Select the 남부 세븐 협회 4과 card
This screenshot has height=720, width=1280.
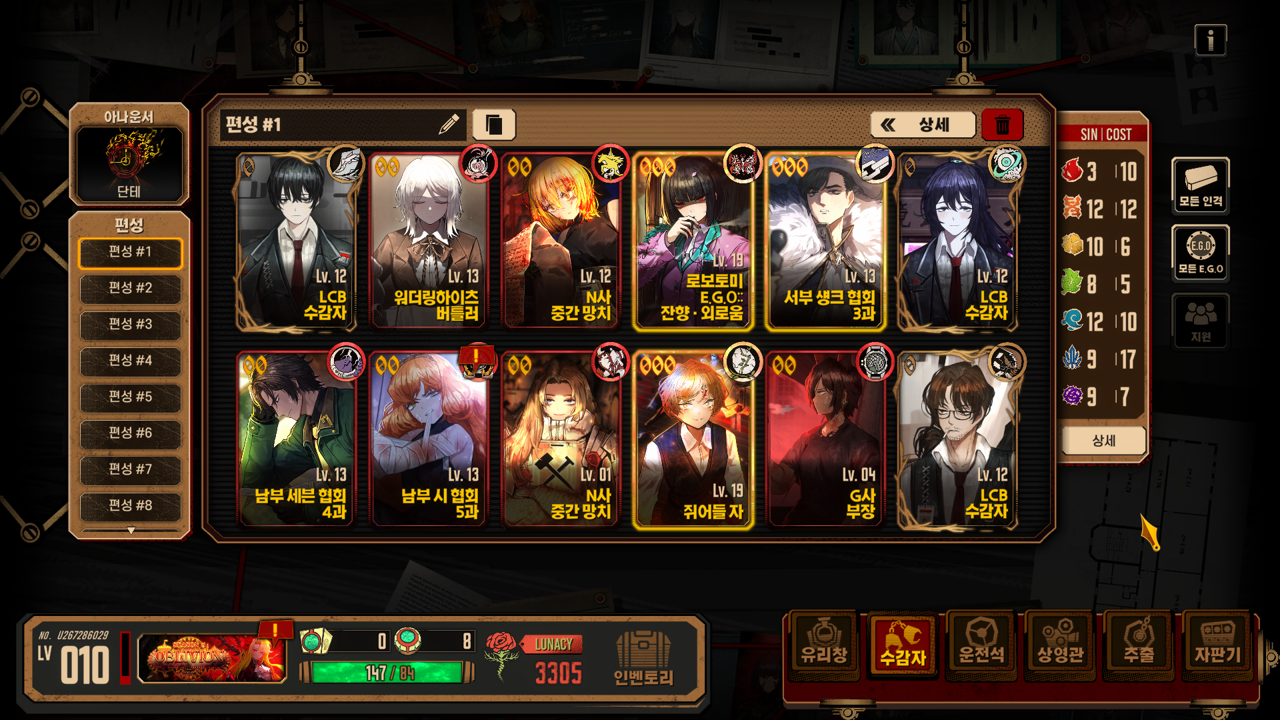298,439
